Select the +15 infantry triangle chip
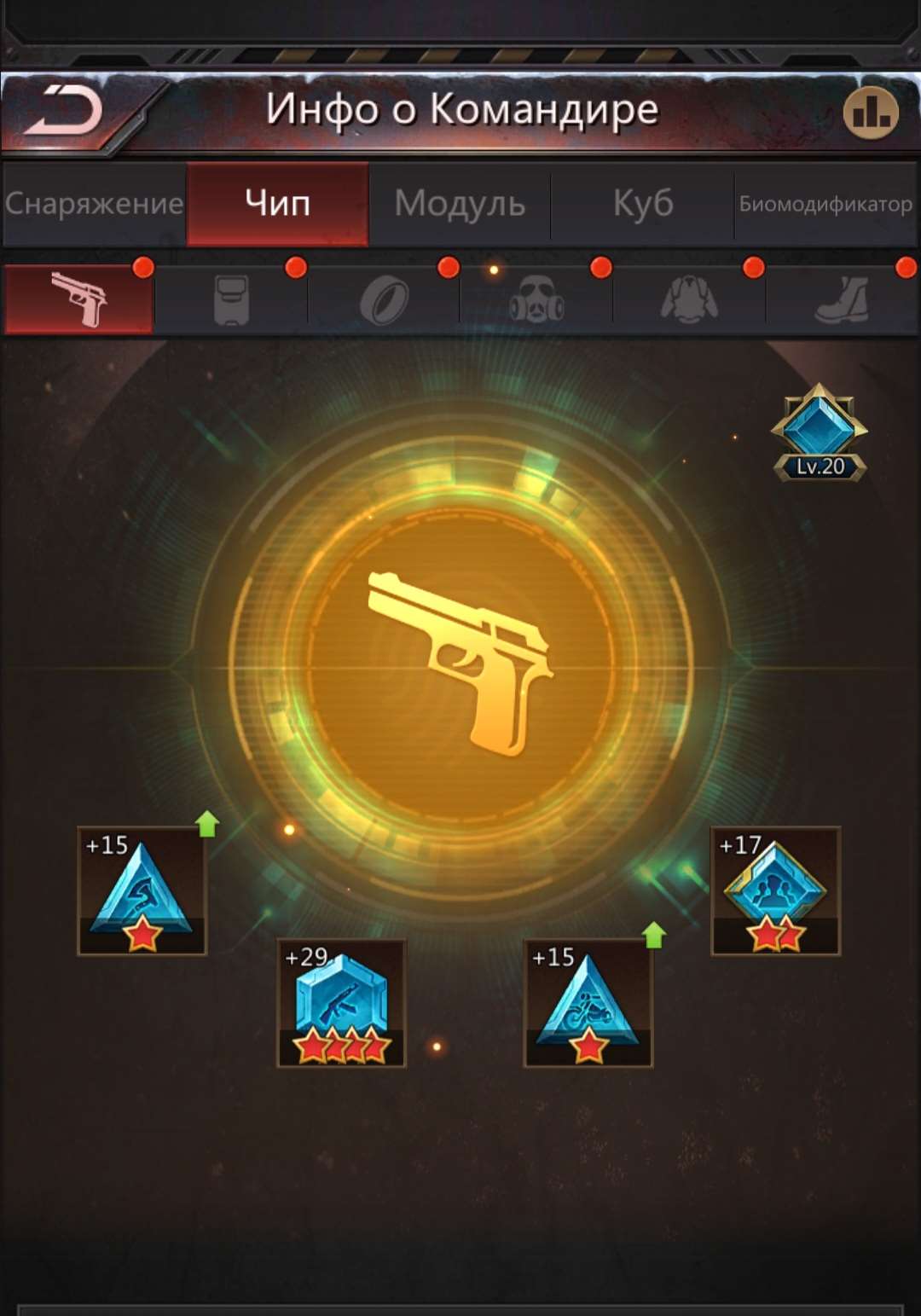The image size is (921, 1316). point(142,890)
